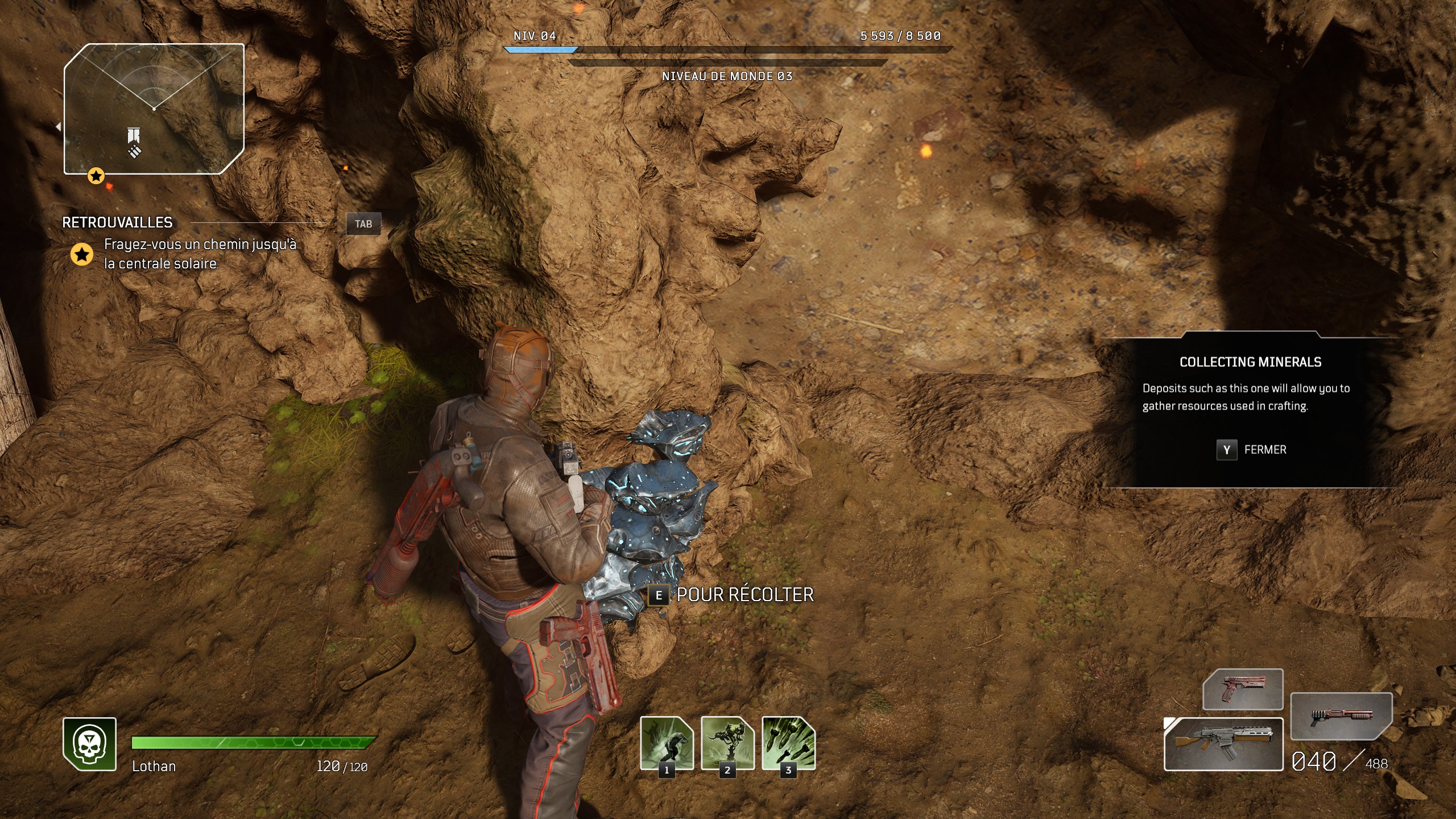Select the pistol sidearm slot
This screenshot has width=1456, height=819.
click(x=1243, y=689)
